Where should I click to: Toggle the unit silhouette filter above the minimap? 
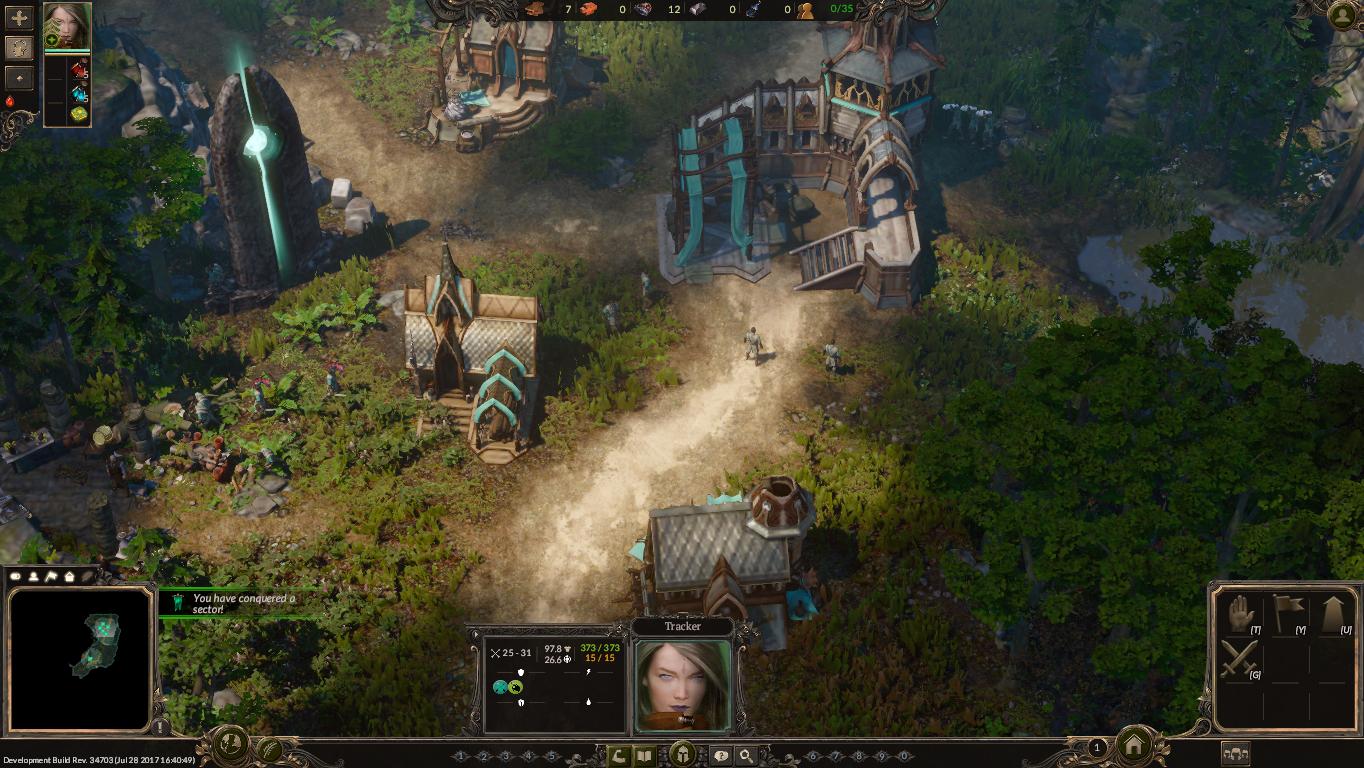click(34, 576)
